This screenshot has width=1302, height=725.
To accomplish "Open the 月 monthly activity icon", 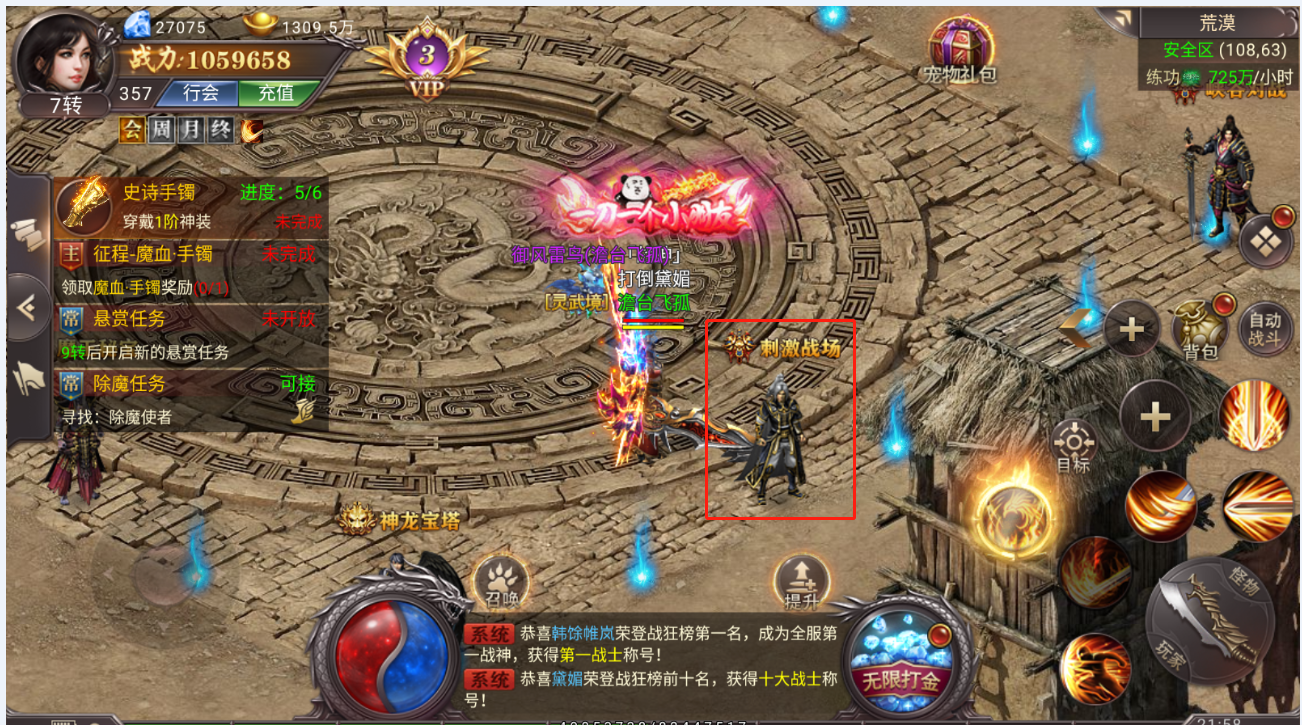I will pos(190,129).
